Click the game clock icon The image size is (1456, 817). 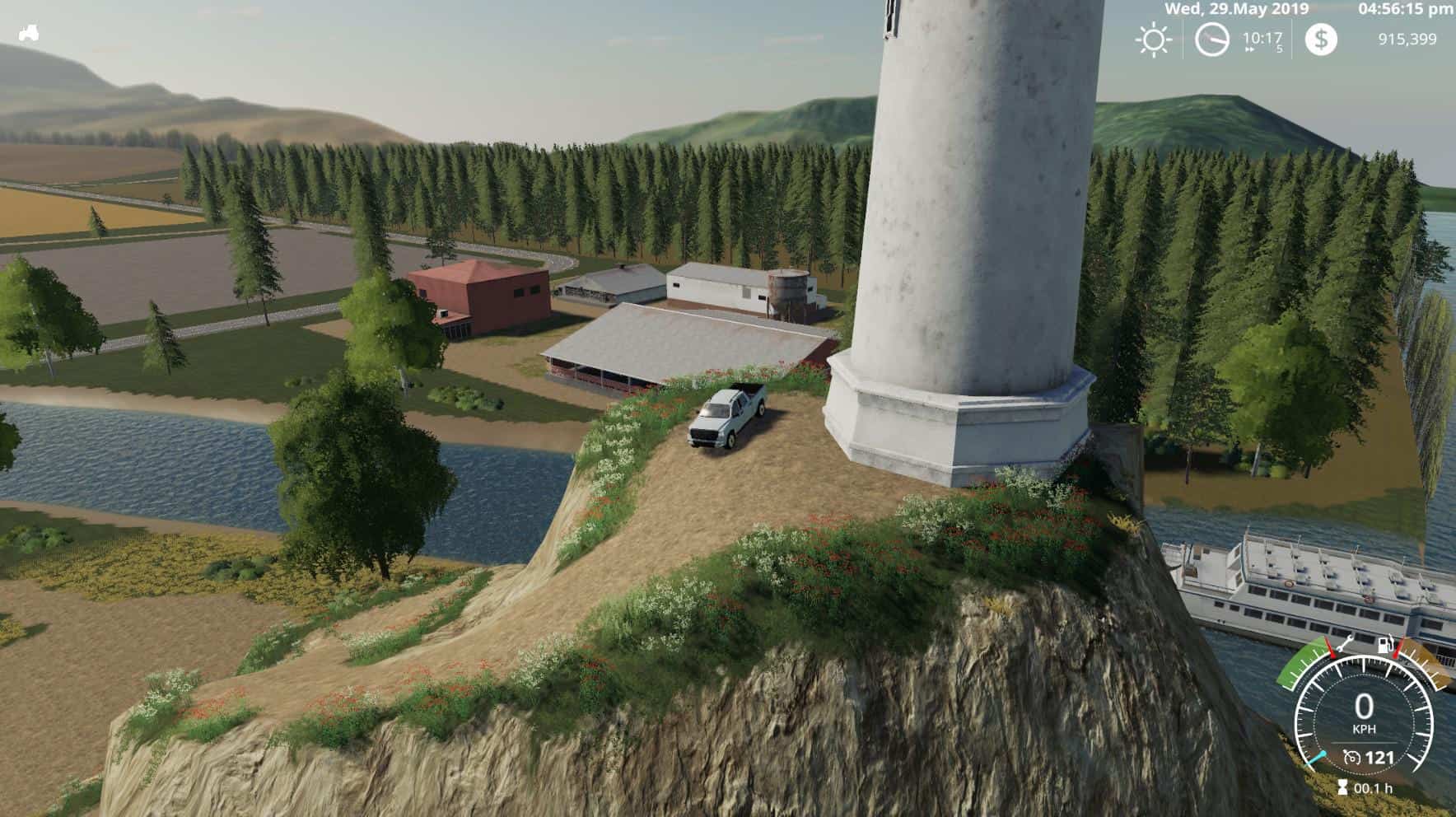(1211, 40)
